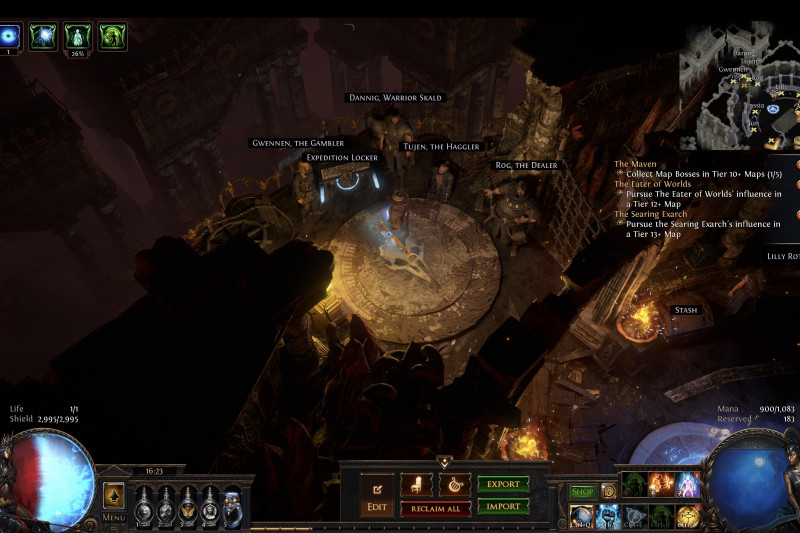Image resolution: width=800 pixels, height=533 pixels.
Task: Use the blue-and-gold ornate flask
Action: coord(232,506)
